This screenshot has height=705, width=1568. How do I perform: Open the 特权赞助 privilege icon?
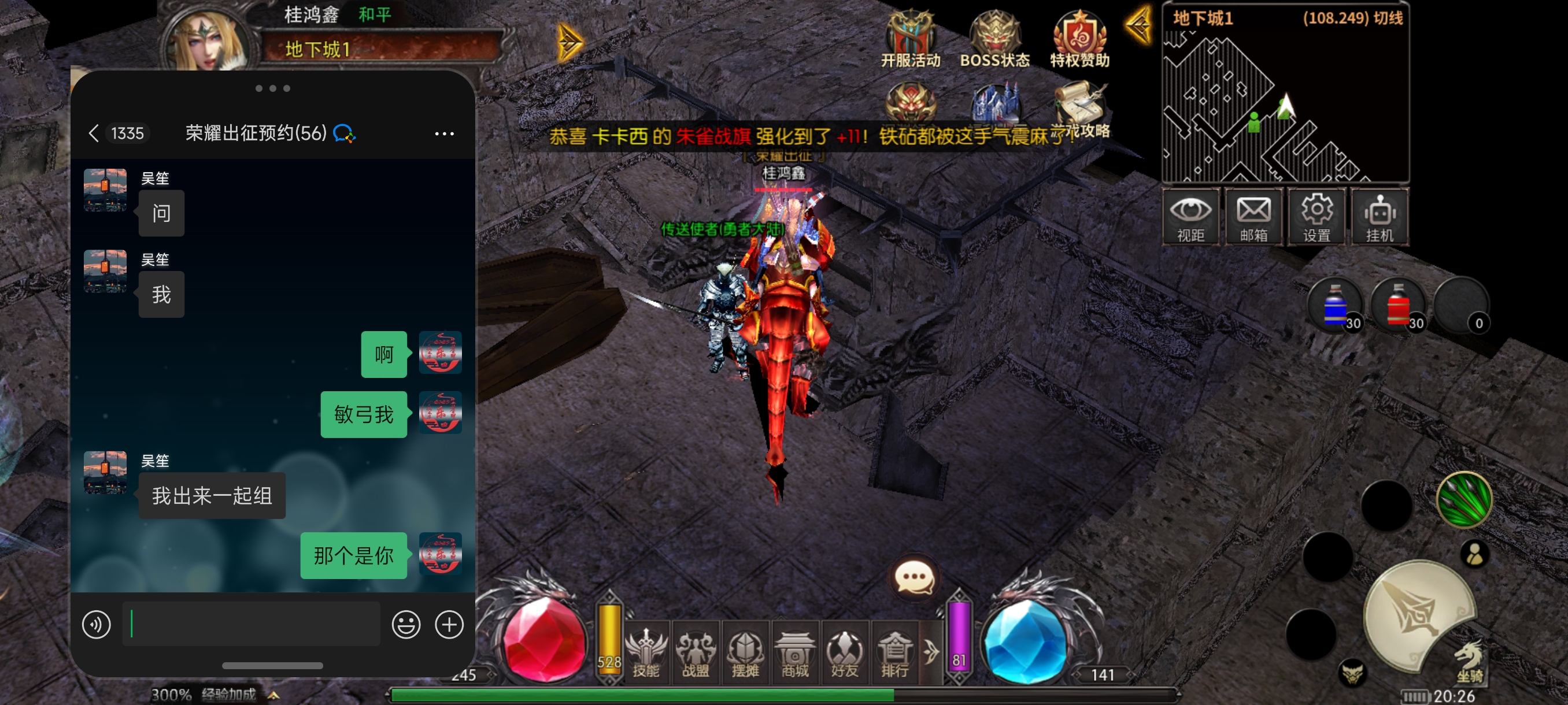point(1079,38)
